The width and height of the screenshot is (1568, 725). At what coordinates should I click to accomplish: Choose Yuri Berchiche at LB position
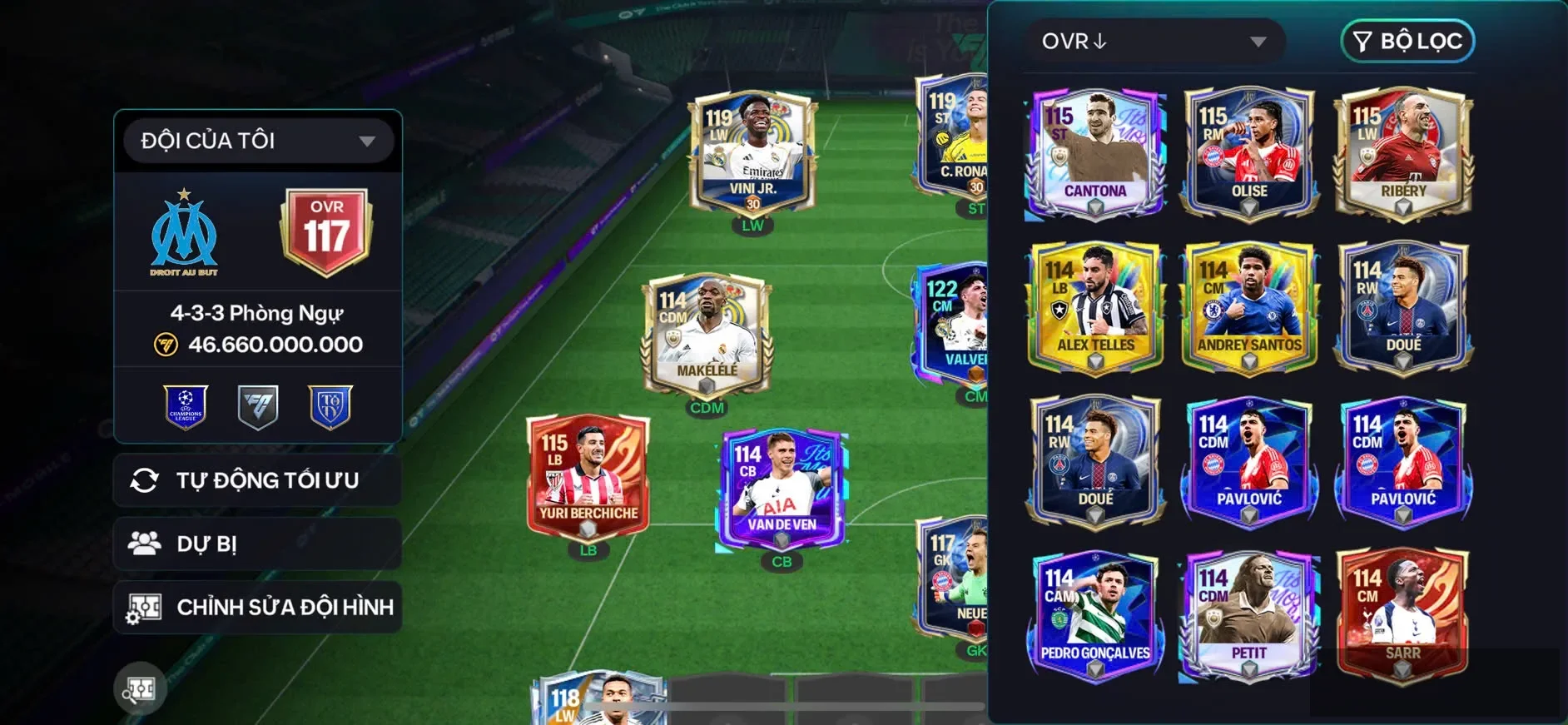588,479
